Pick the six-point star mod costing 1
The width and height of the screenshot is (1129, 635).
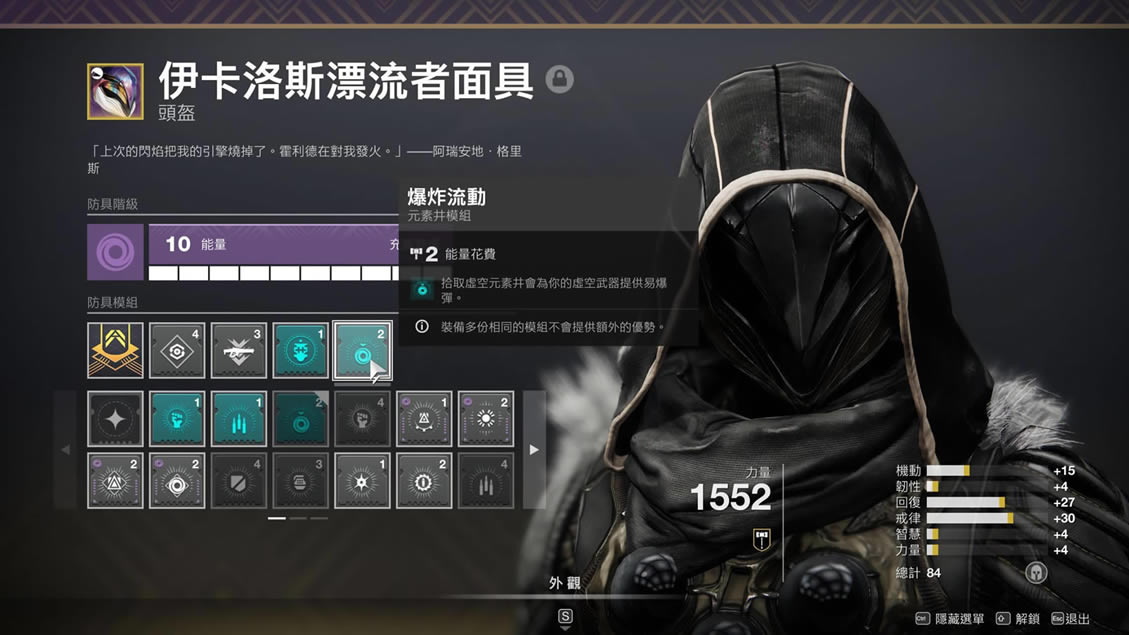pos(362,481)
